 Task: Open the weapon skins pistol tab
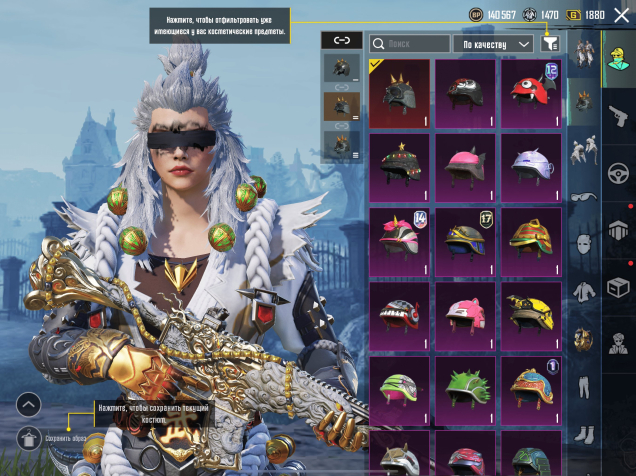pyautogui.click(x=618, y=115)
